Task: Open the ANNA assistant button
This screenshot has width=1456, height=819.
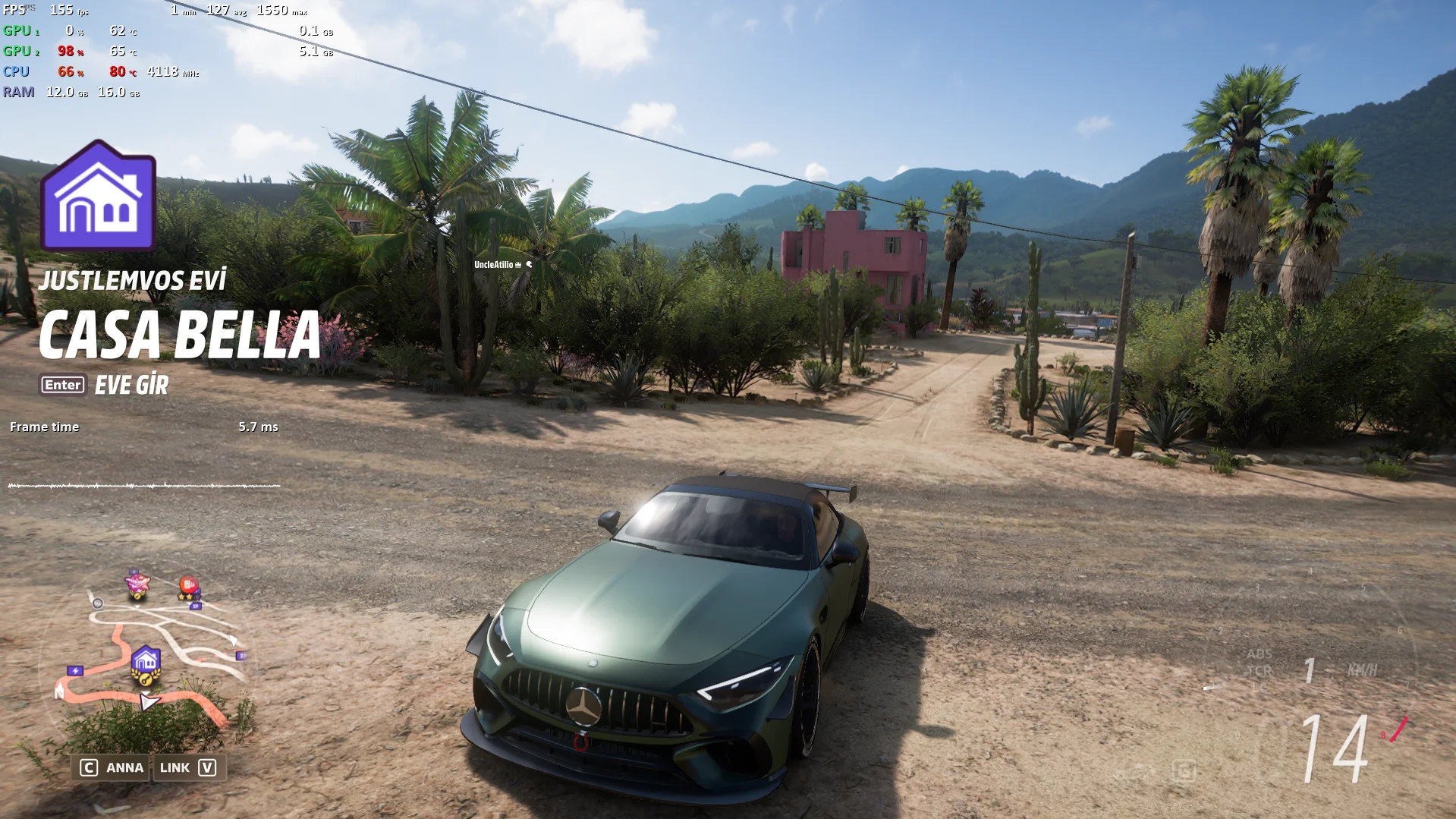Action: click(112, 767)
